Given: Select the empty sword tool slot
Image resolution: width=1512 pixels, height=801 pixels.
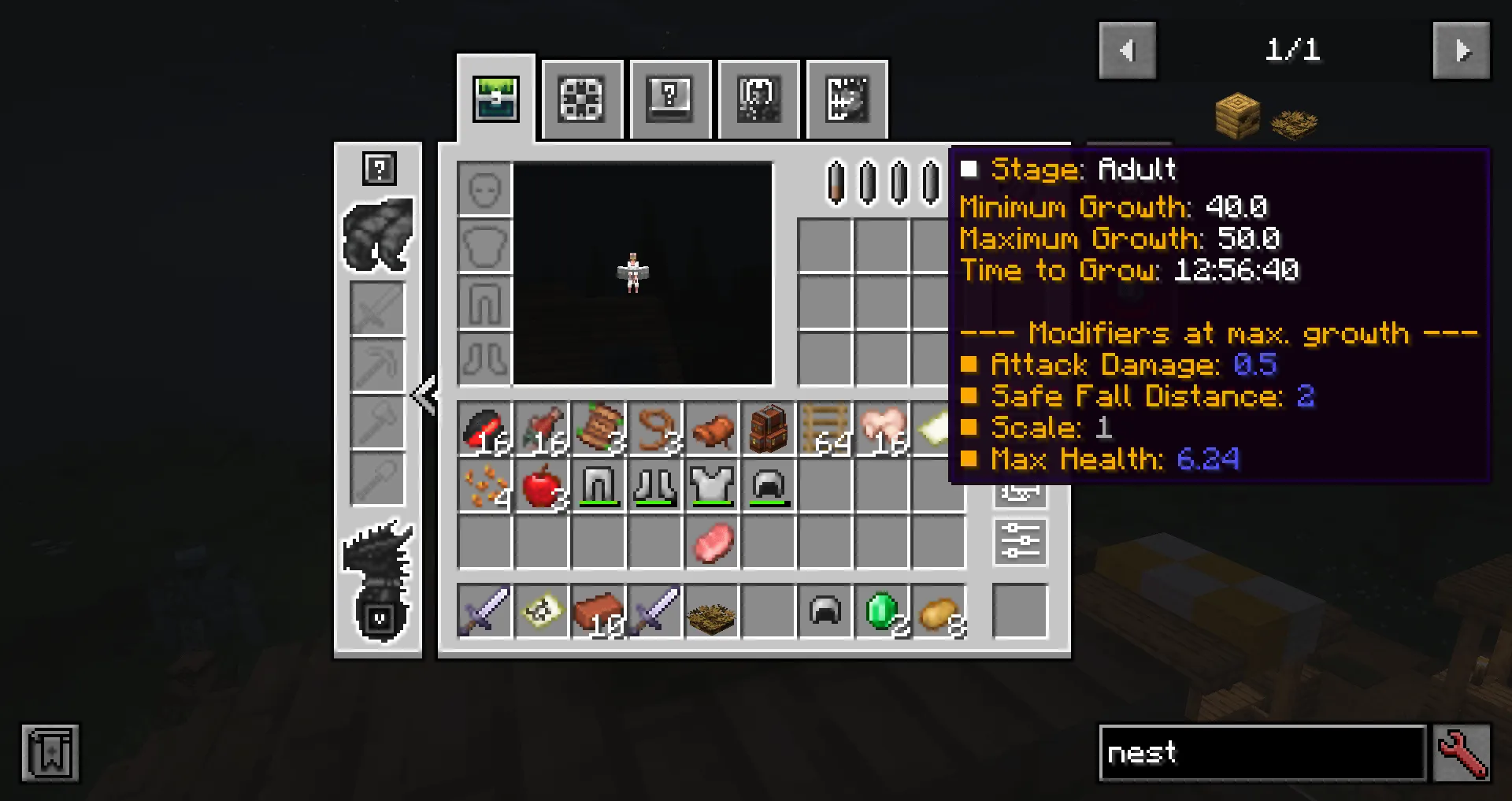Looking at the screenshot, I should tap(378, 307).
